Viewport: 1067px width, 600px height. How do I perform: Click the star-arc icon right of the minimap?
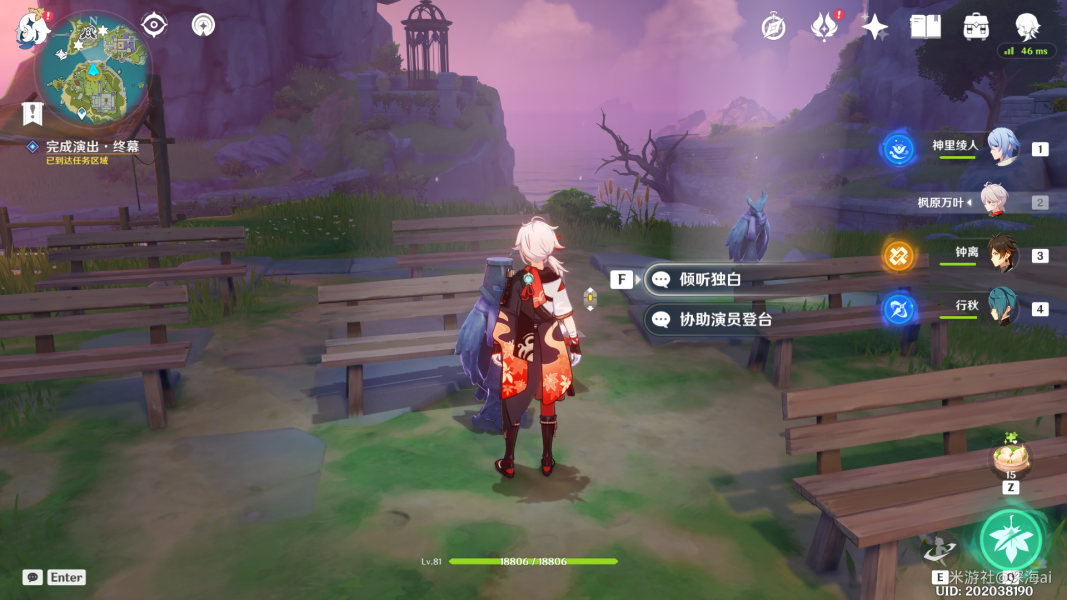tap(203, 25)
